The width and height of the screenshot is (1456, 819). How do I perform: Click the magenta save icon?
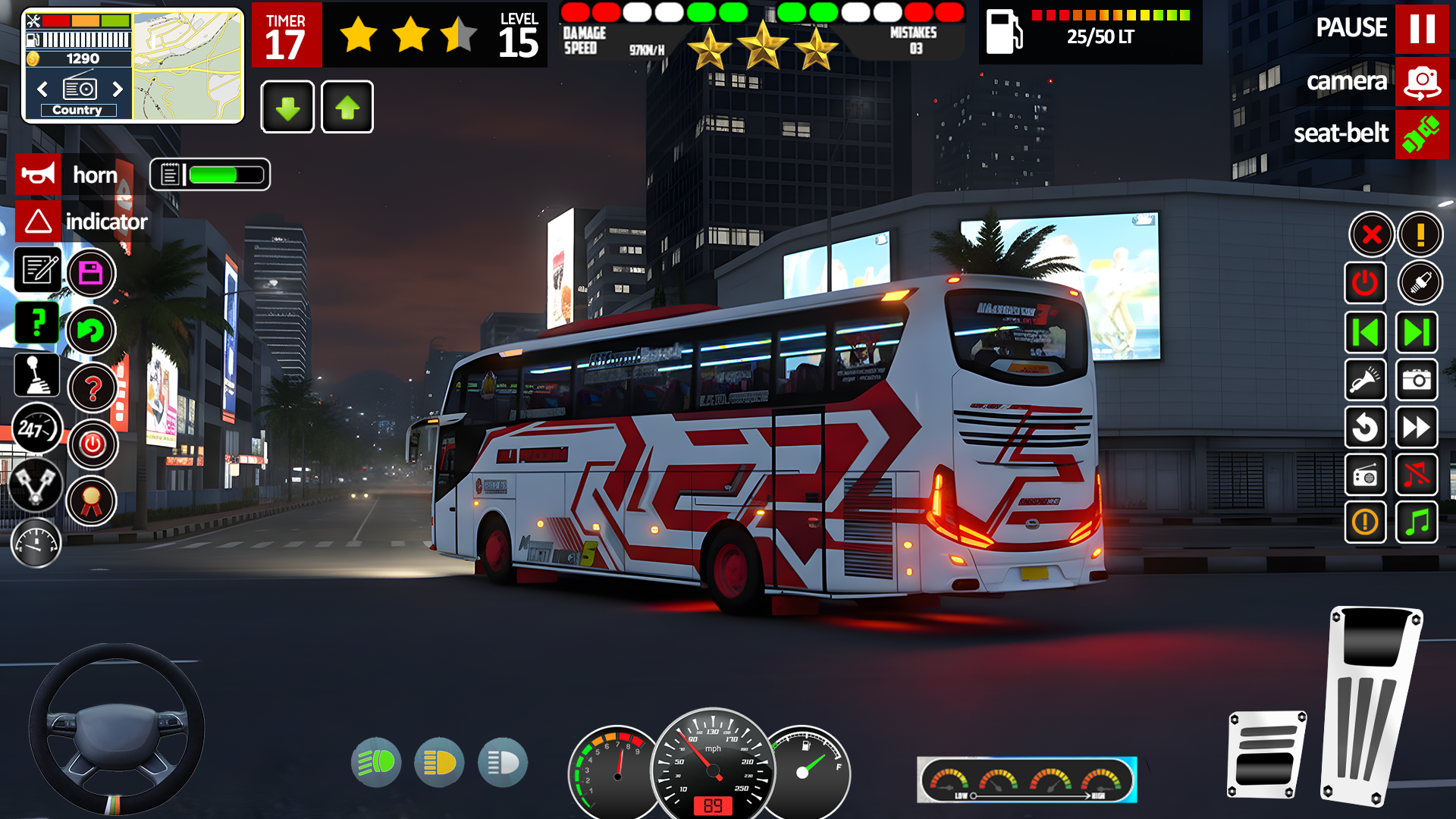(x=91, y=272)
